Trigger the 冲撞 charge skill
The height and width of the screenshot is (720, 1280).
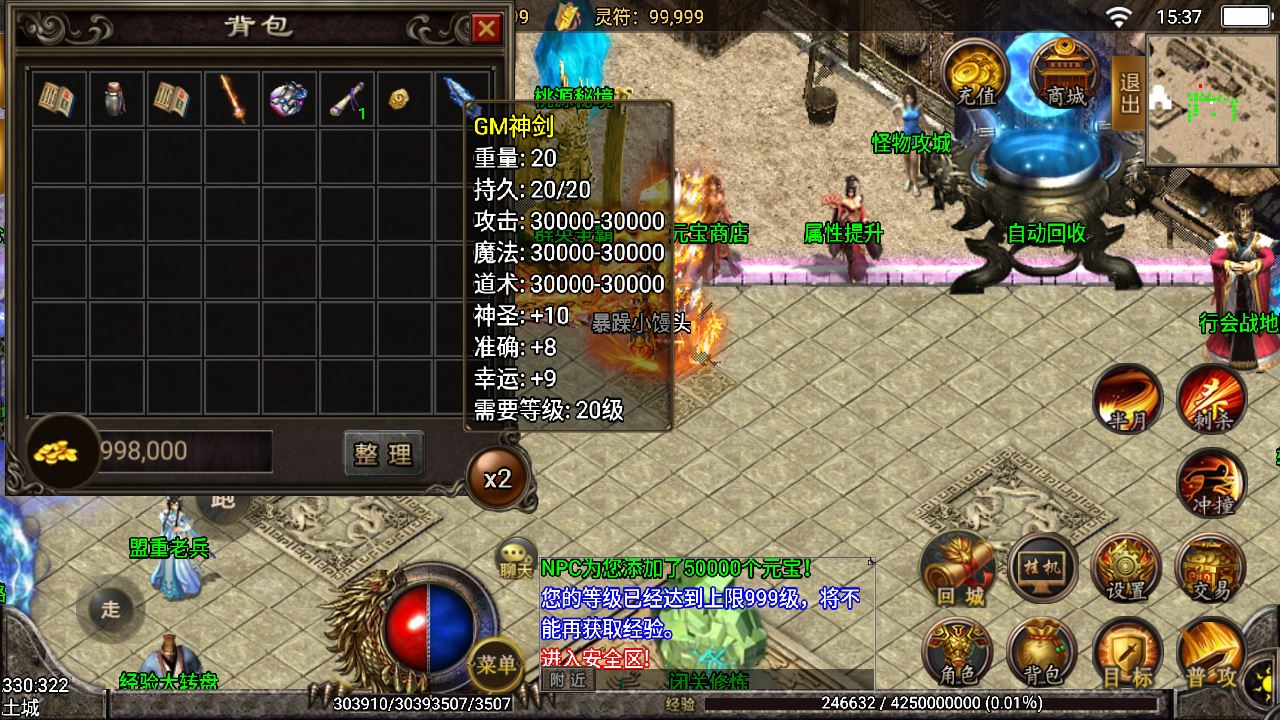coord(1210,483)
